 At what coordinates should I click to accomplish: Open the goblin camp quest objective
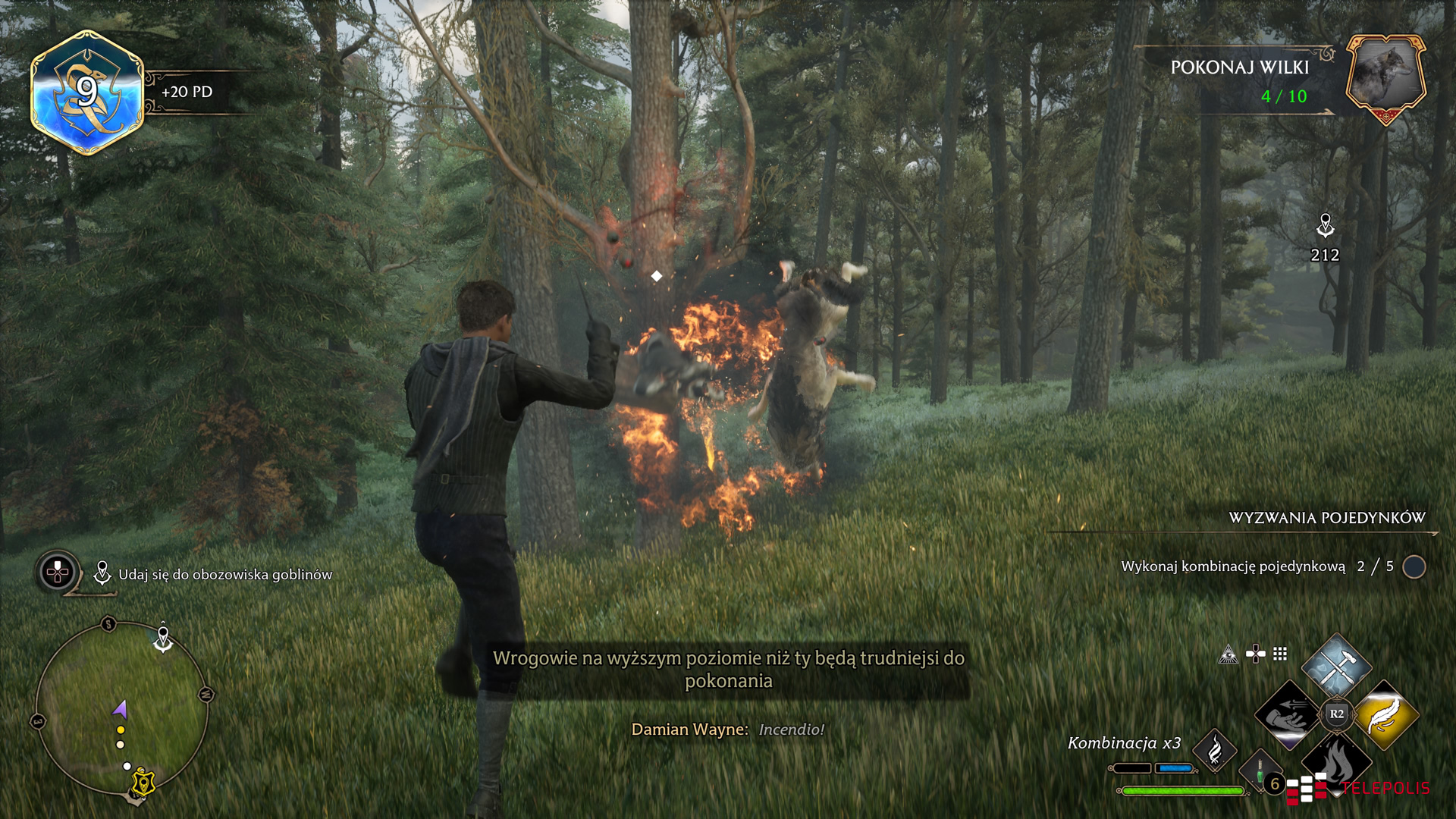tap(224, 575)
